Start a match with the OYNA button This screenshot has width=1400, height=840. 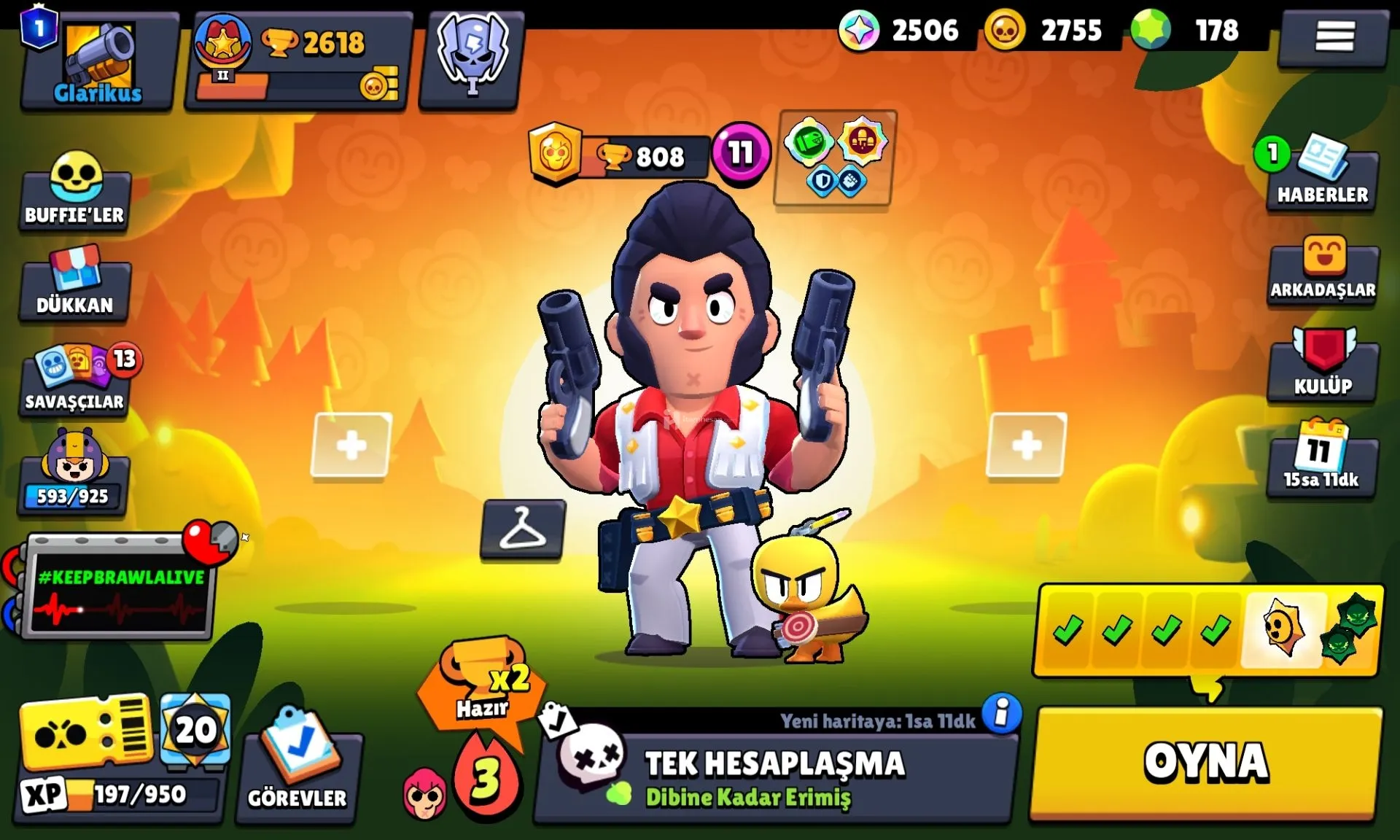coord(1207,763)
